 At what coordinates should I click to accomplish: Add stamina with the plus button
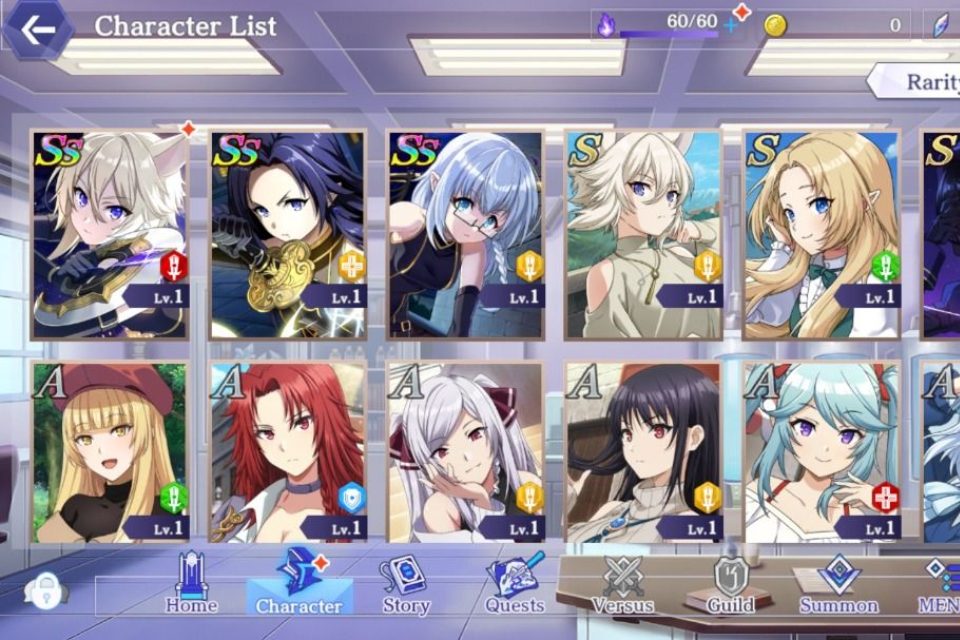click(x=731, y=24)
